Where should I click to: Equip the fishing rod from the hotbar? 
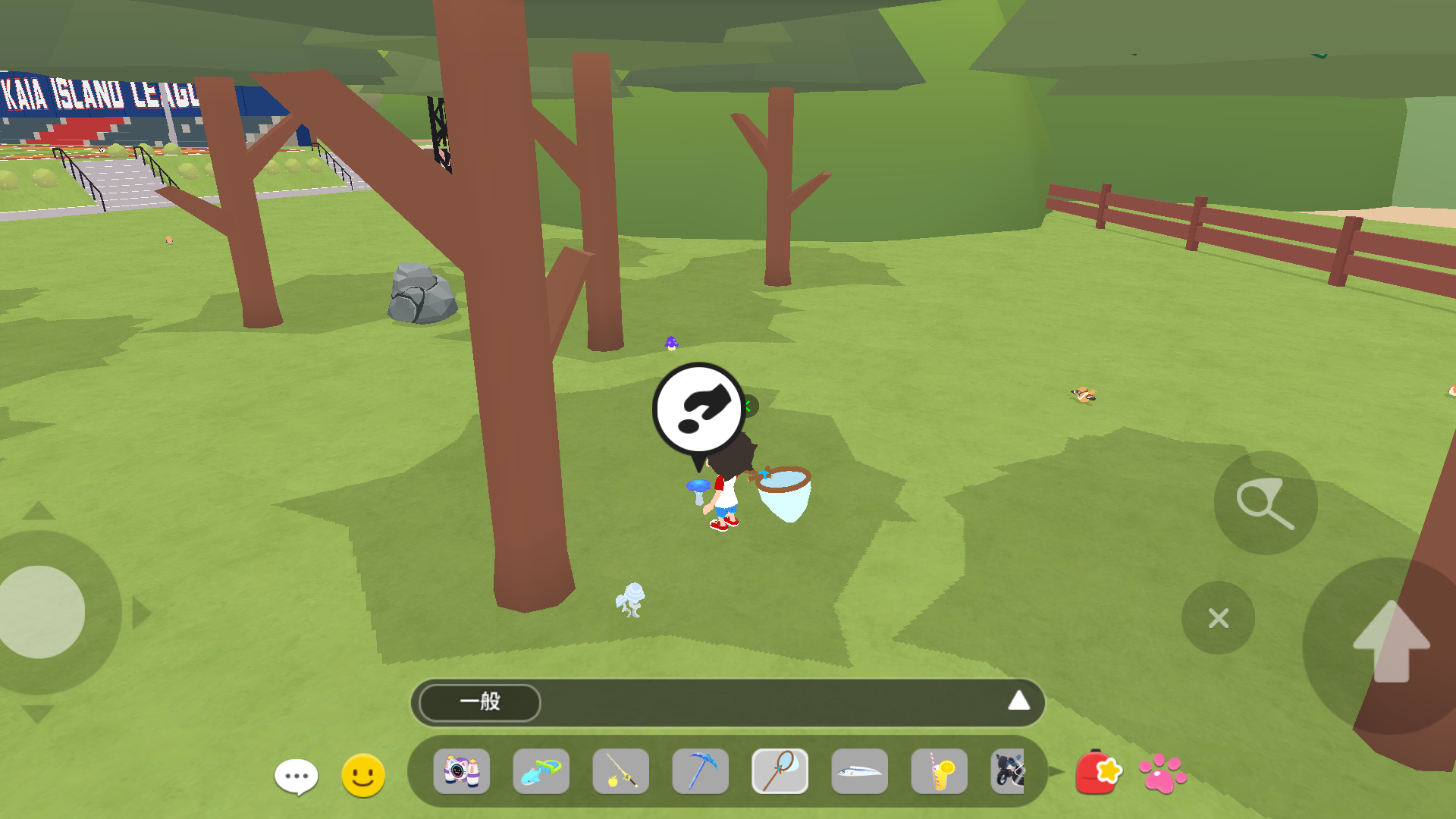[x=621, y=772]
